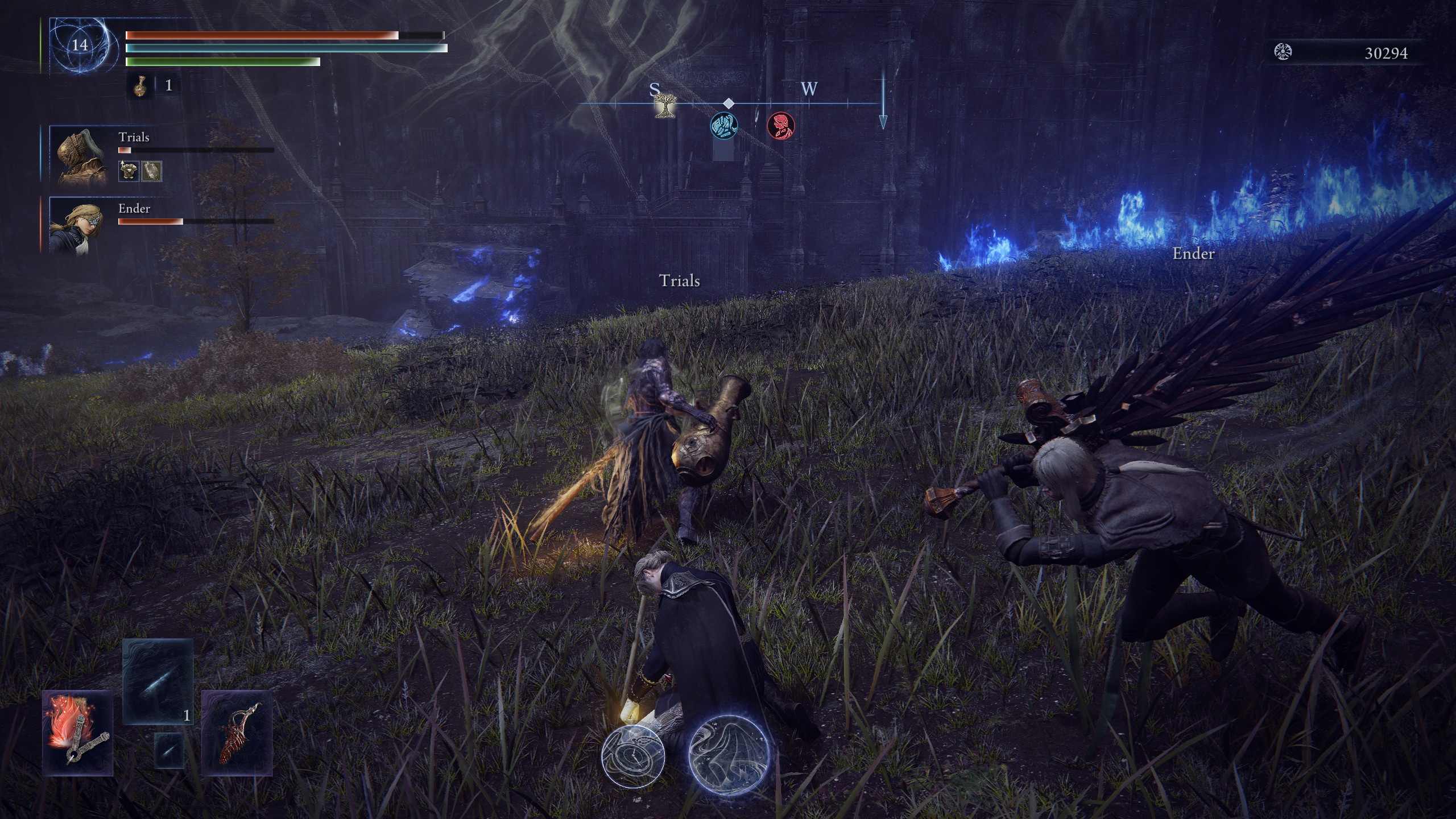Use the glowing shard item slot with count 1
The width and height of the screenshot is (1456, 819).
(x=158, y=681)
